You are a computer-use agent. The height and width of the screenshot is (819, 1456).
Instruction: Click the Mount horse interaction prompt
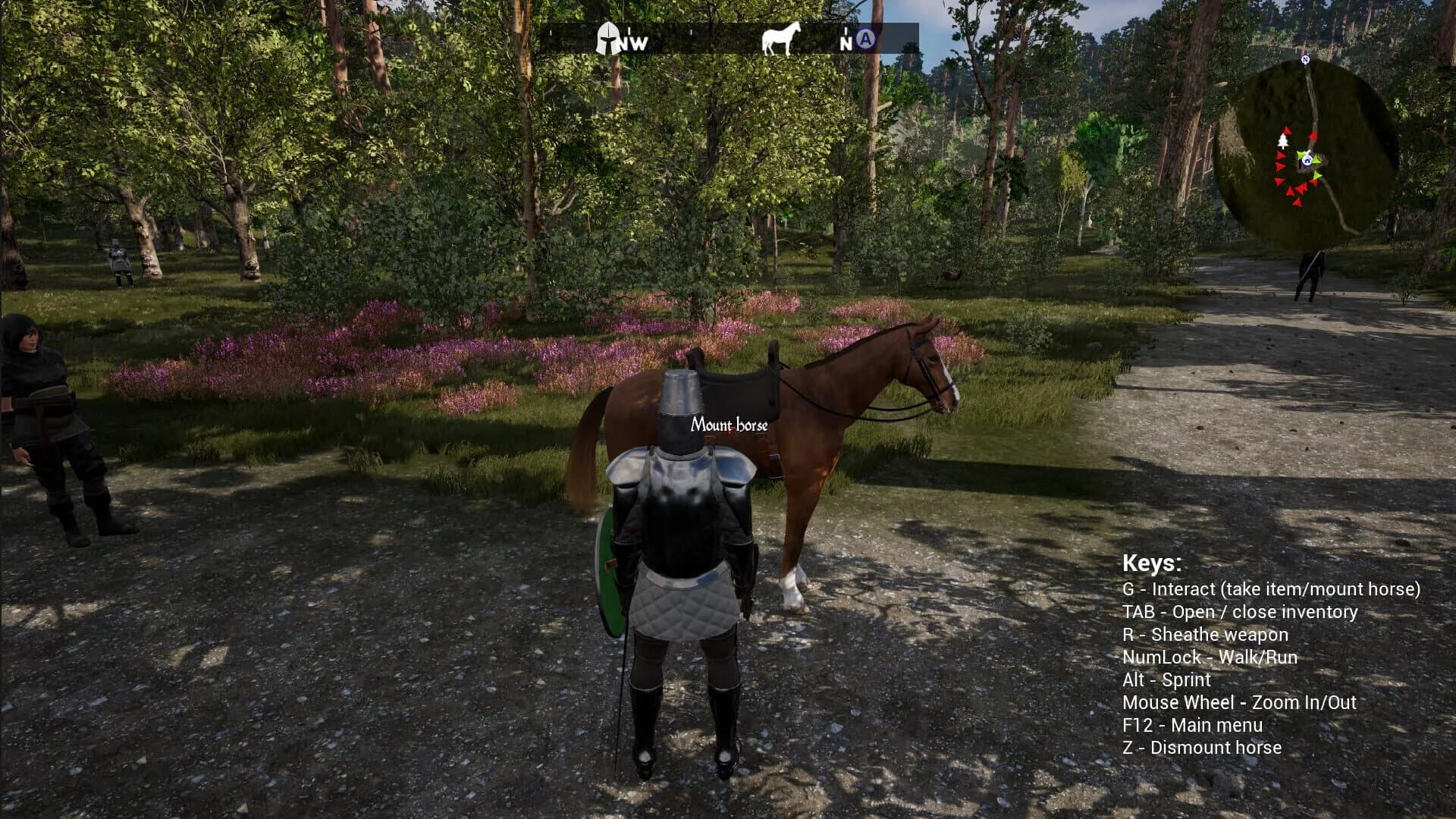coord(730,425)
